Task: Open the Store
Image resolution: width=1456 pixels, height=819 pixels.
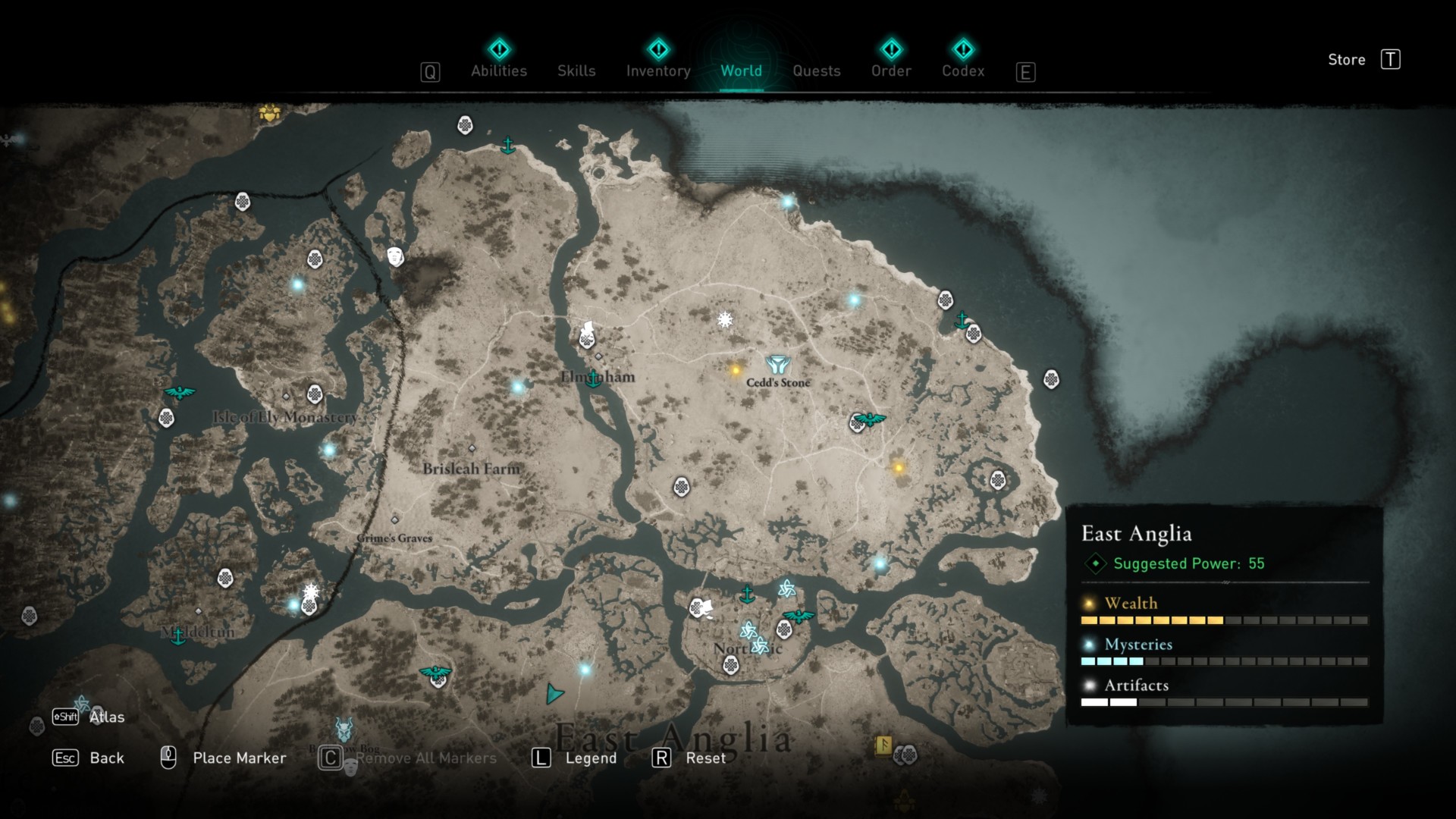Action: (x=1347, y=60)
